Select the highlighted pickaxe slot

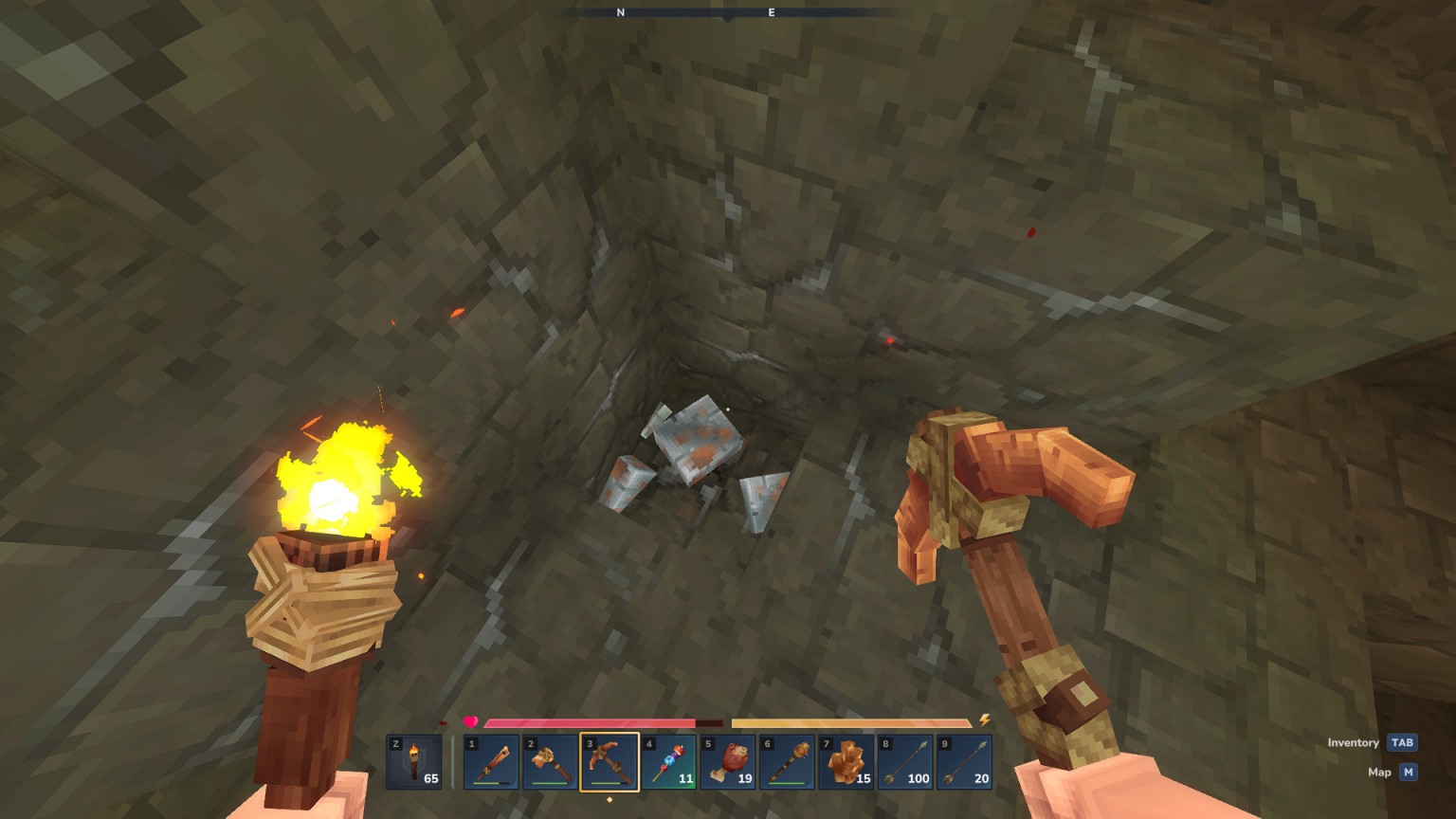(610, 762)
